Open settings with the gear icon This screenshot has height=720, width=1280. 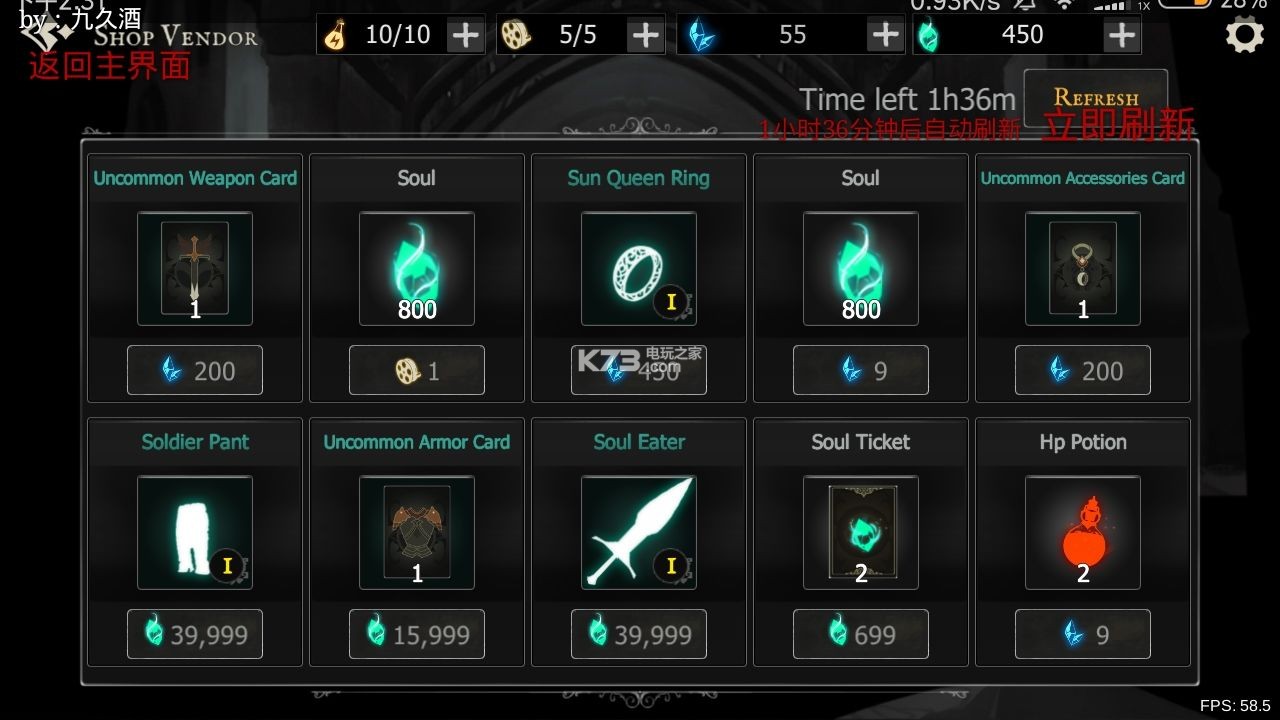pos(1244,36)
